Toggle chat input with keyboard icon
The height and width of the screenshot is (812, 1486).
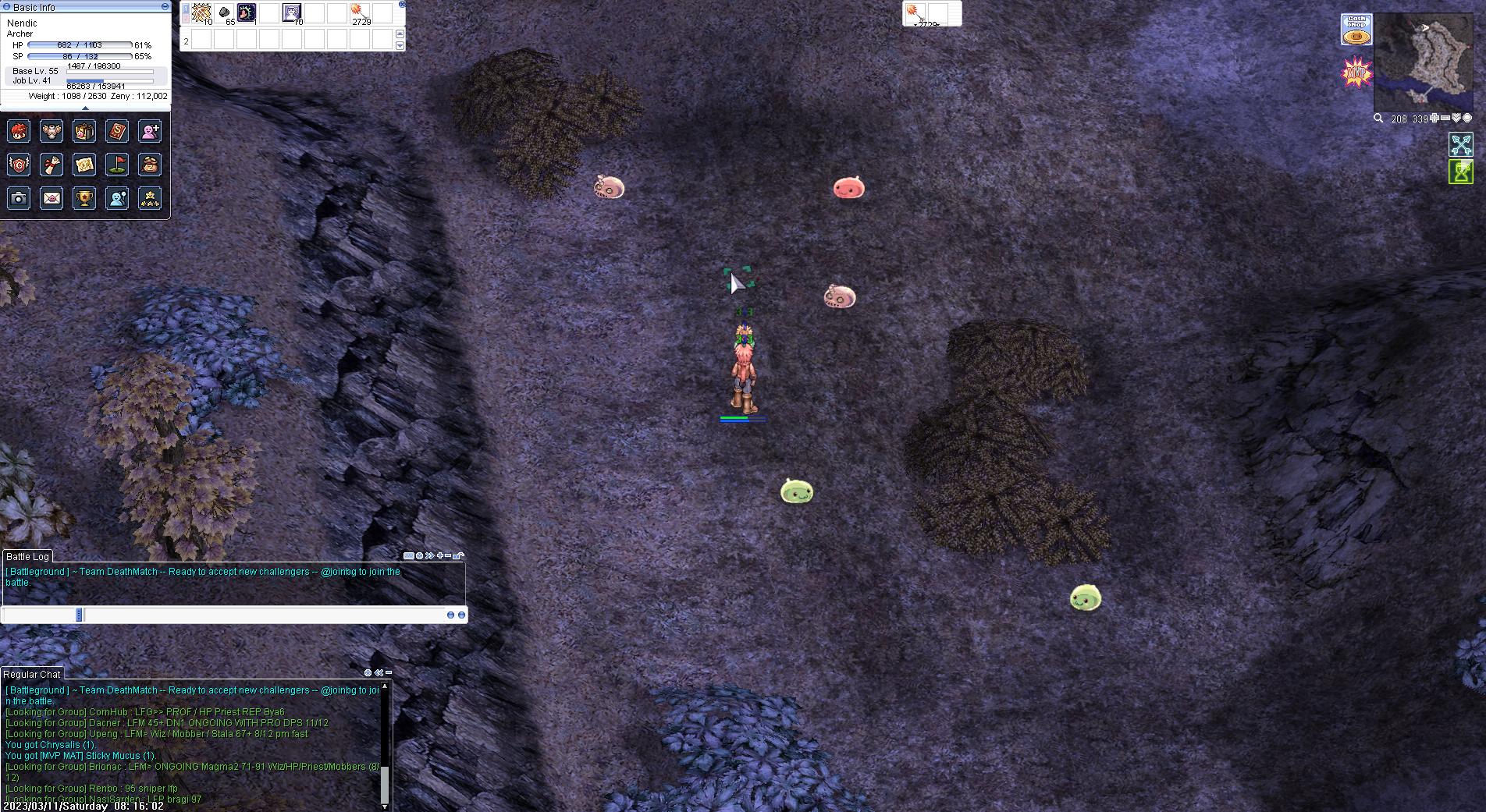[x=409, y=555]
